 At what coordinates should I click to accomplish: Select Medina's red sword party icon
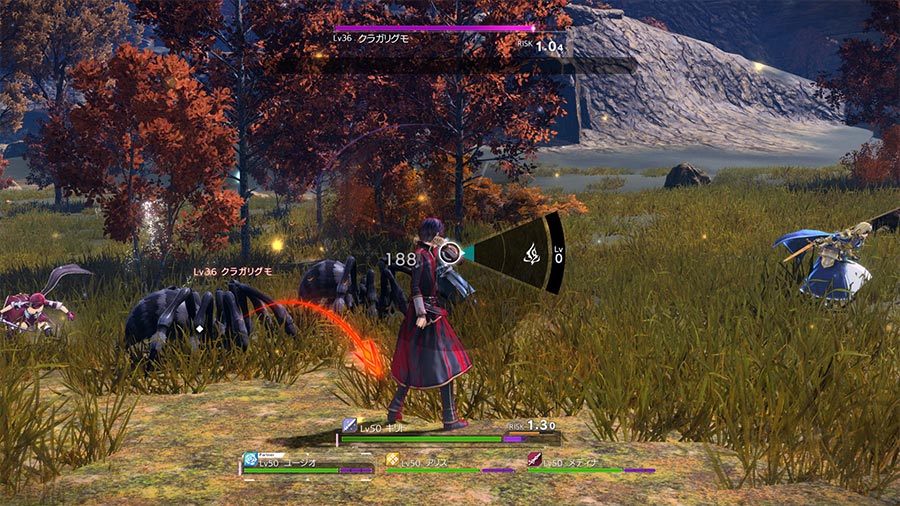point(534,461)
